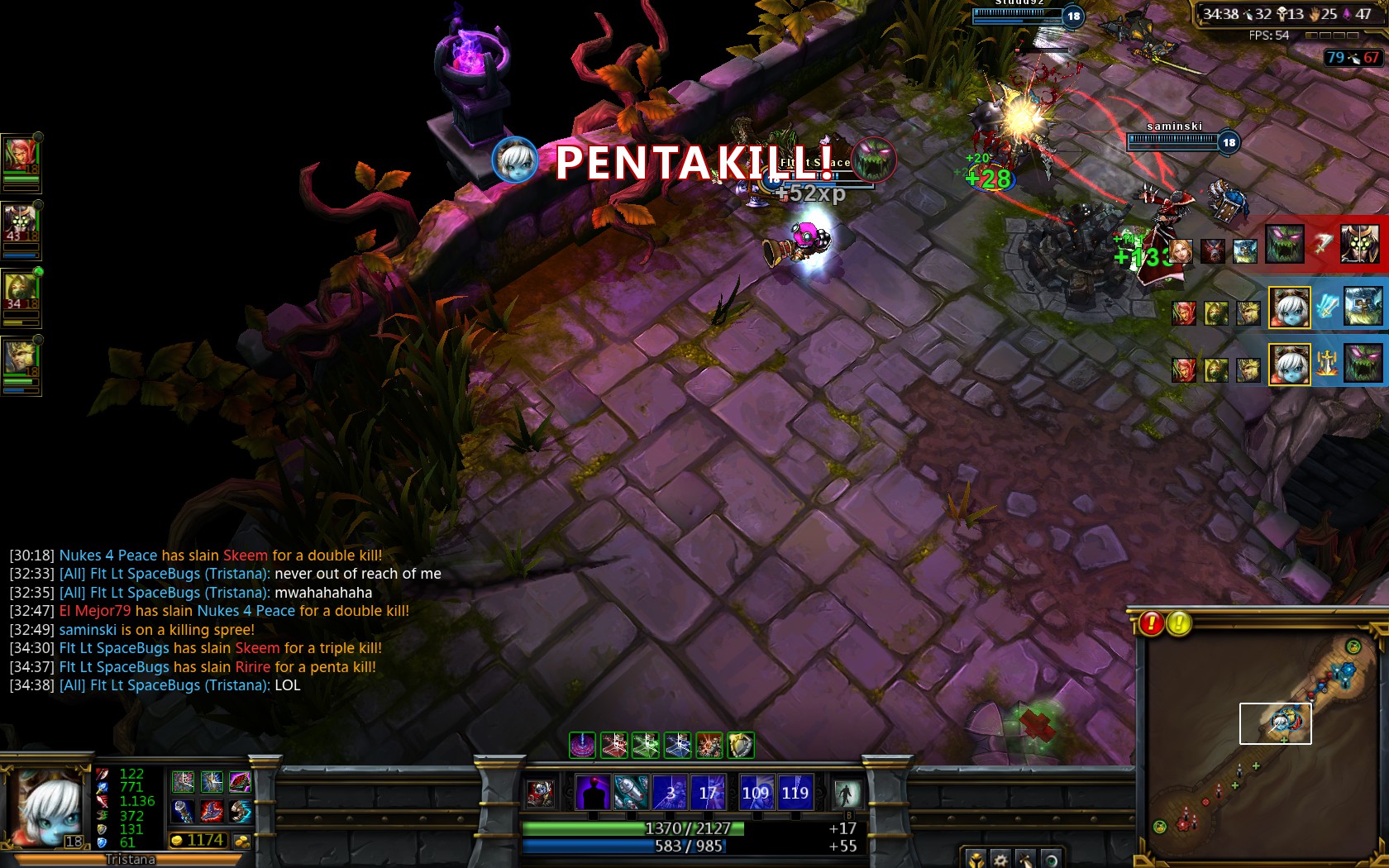Click the tower shield buff icon

click(740, 746)
